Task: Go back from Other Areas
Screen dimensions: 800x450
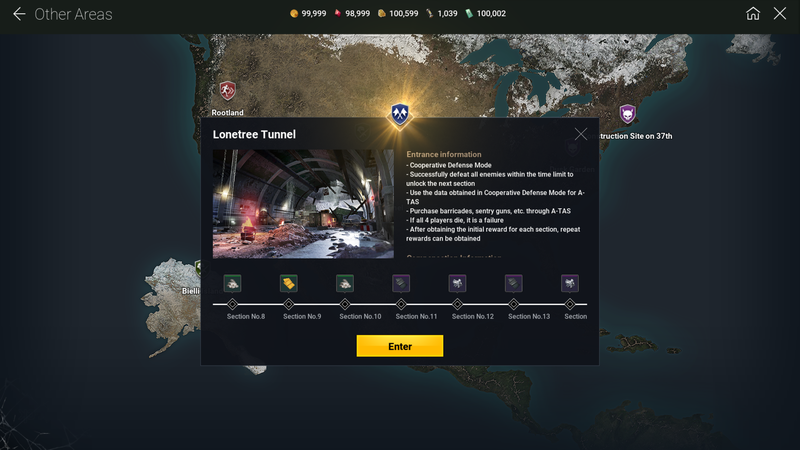Action: (x=18, y=14)
